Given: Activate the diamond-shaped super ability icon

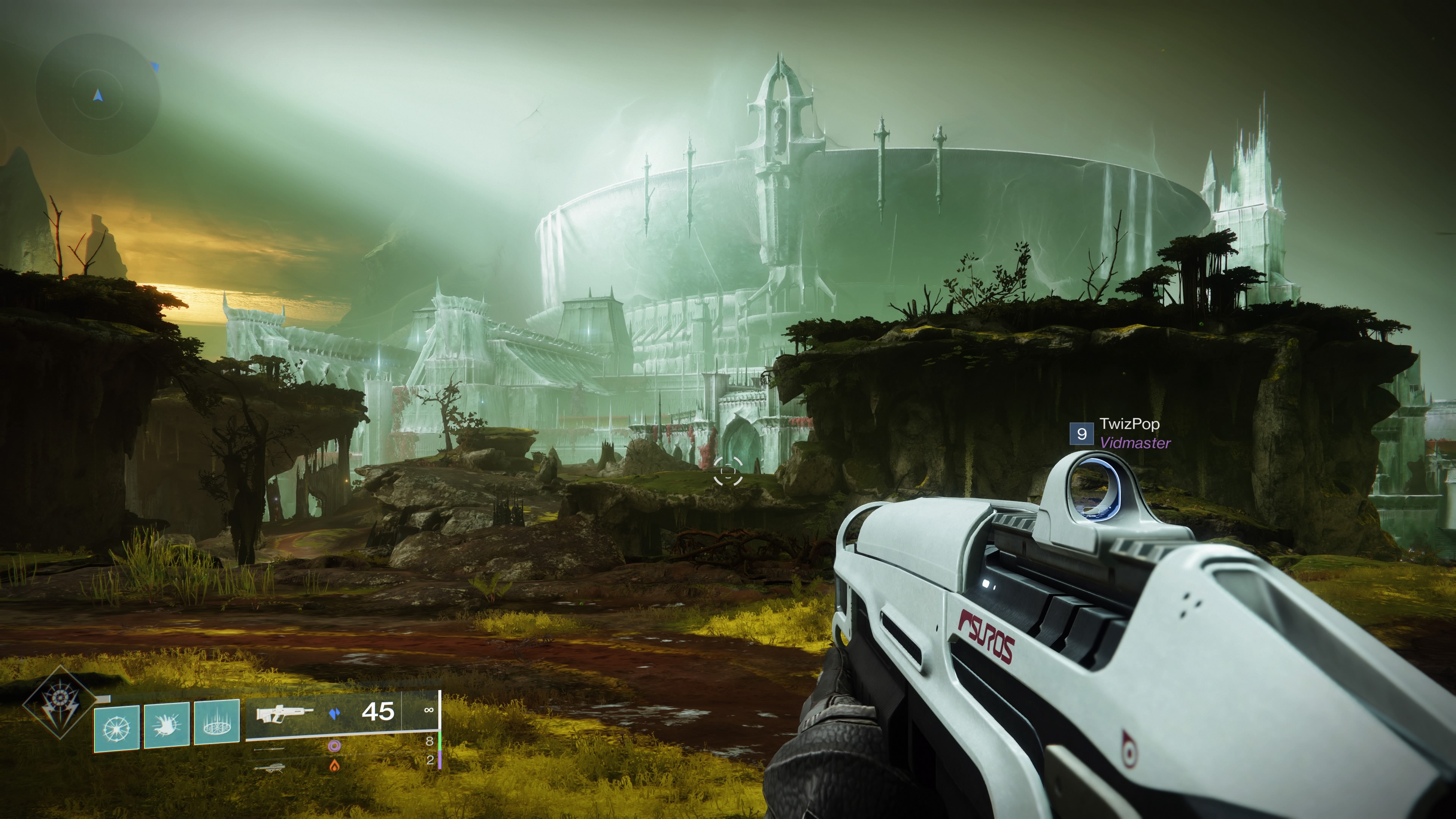Looking at the screenshot, I should click(x=58, y=703).
